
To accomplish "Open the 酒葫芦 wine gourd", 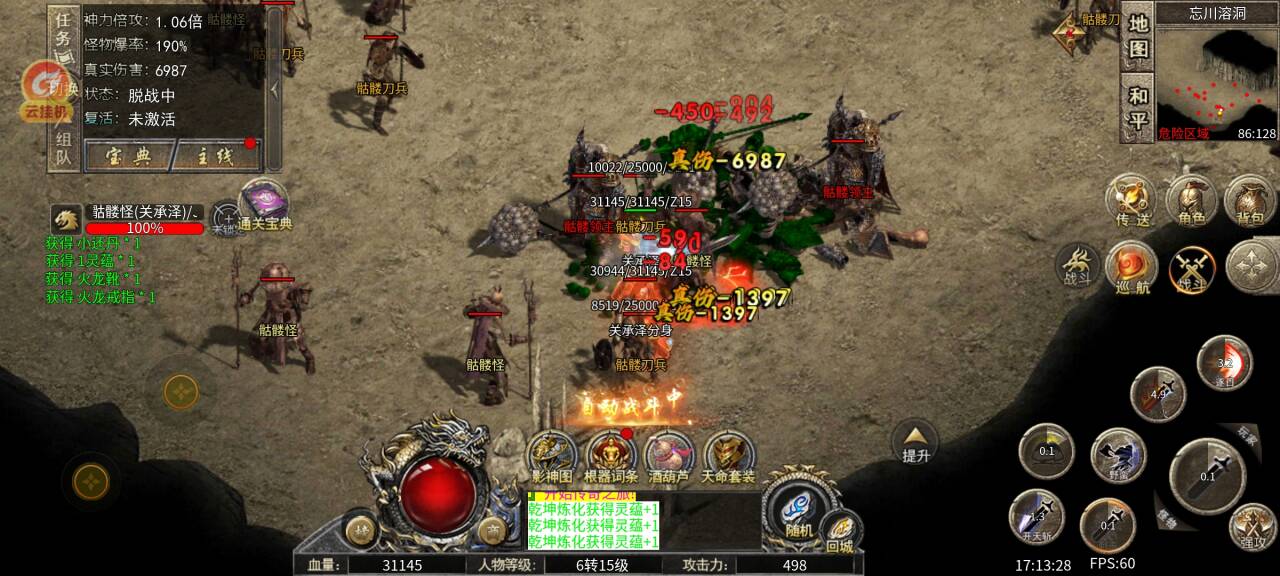I will point(669,457).
